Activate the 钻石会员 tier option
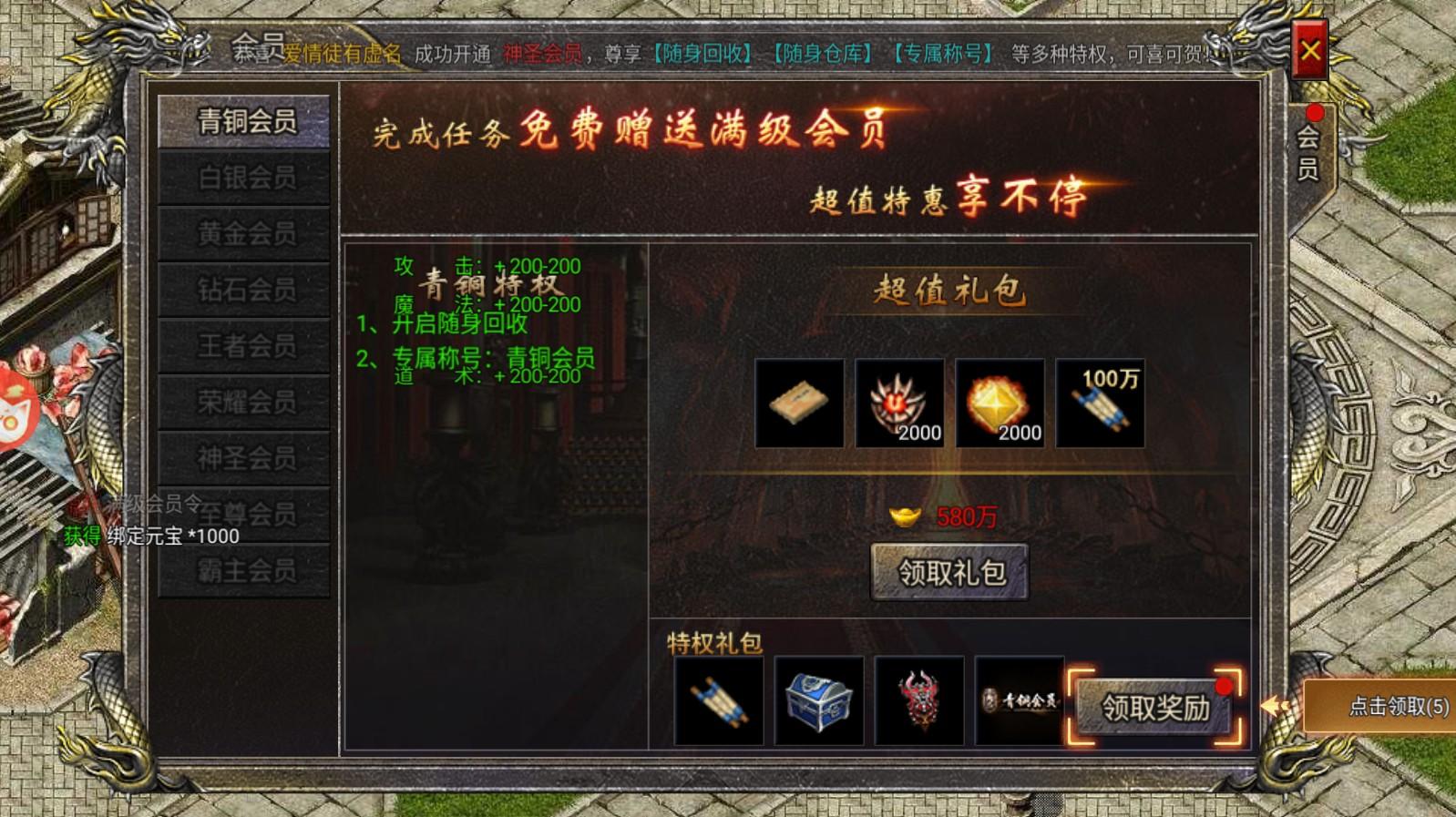The width and height of the screenshot is (1456, 817). tap(242, 287)
